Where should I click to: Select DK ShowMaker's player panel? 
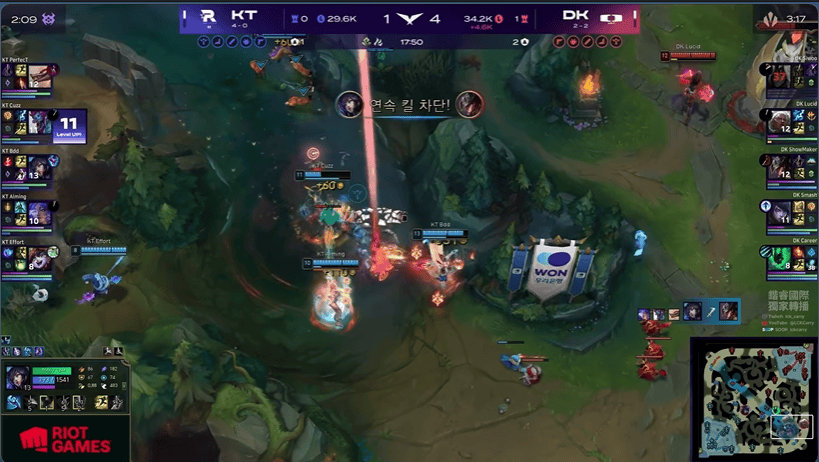(x=788, y=167)
